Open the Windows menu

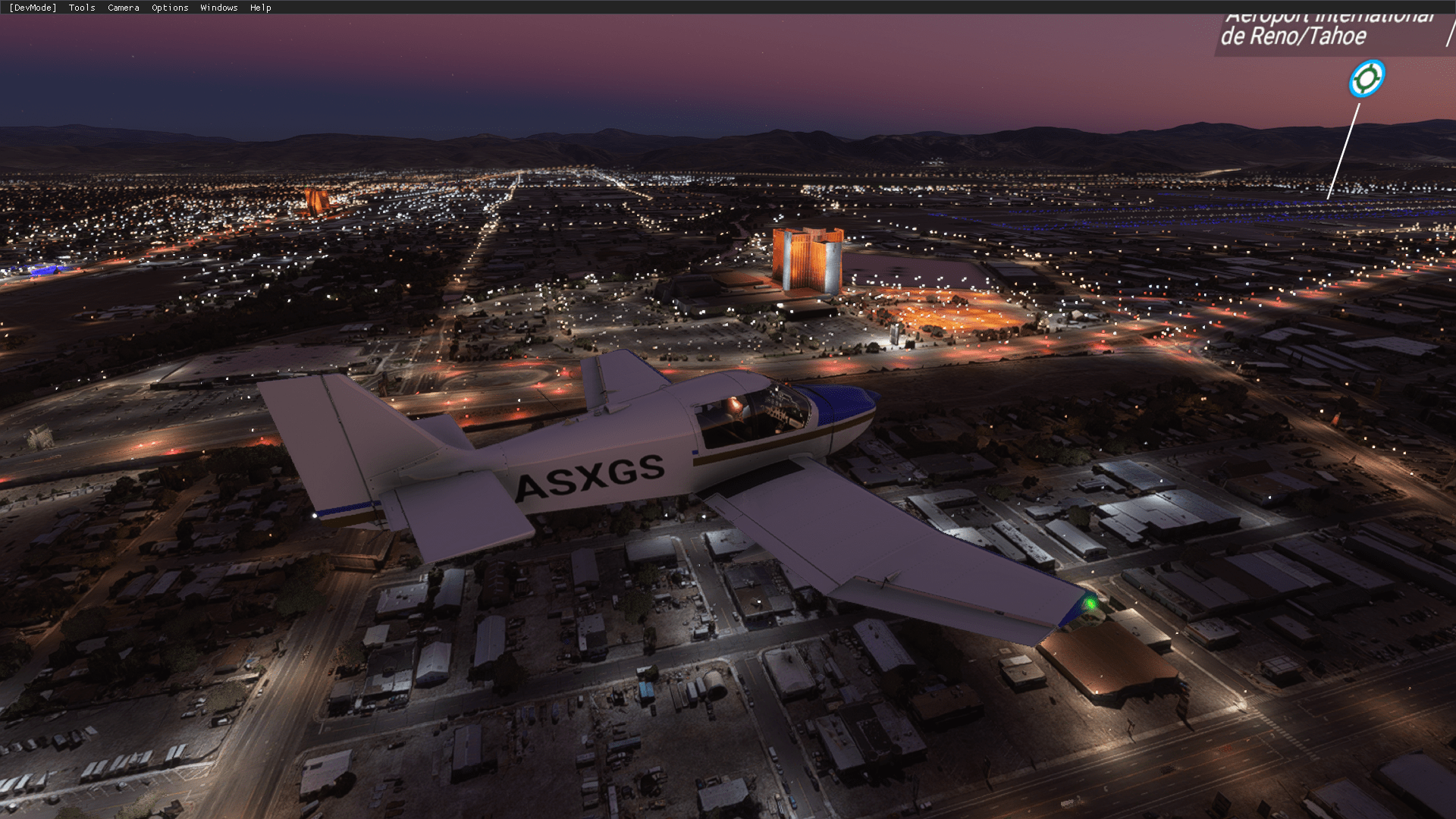pos(218,8)
